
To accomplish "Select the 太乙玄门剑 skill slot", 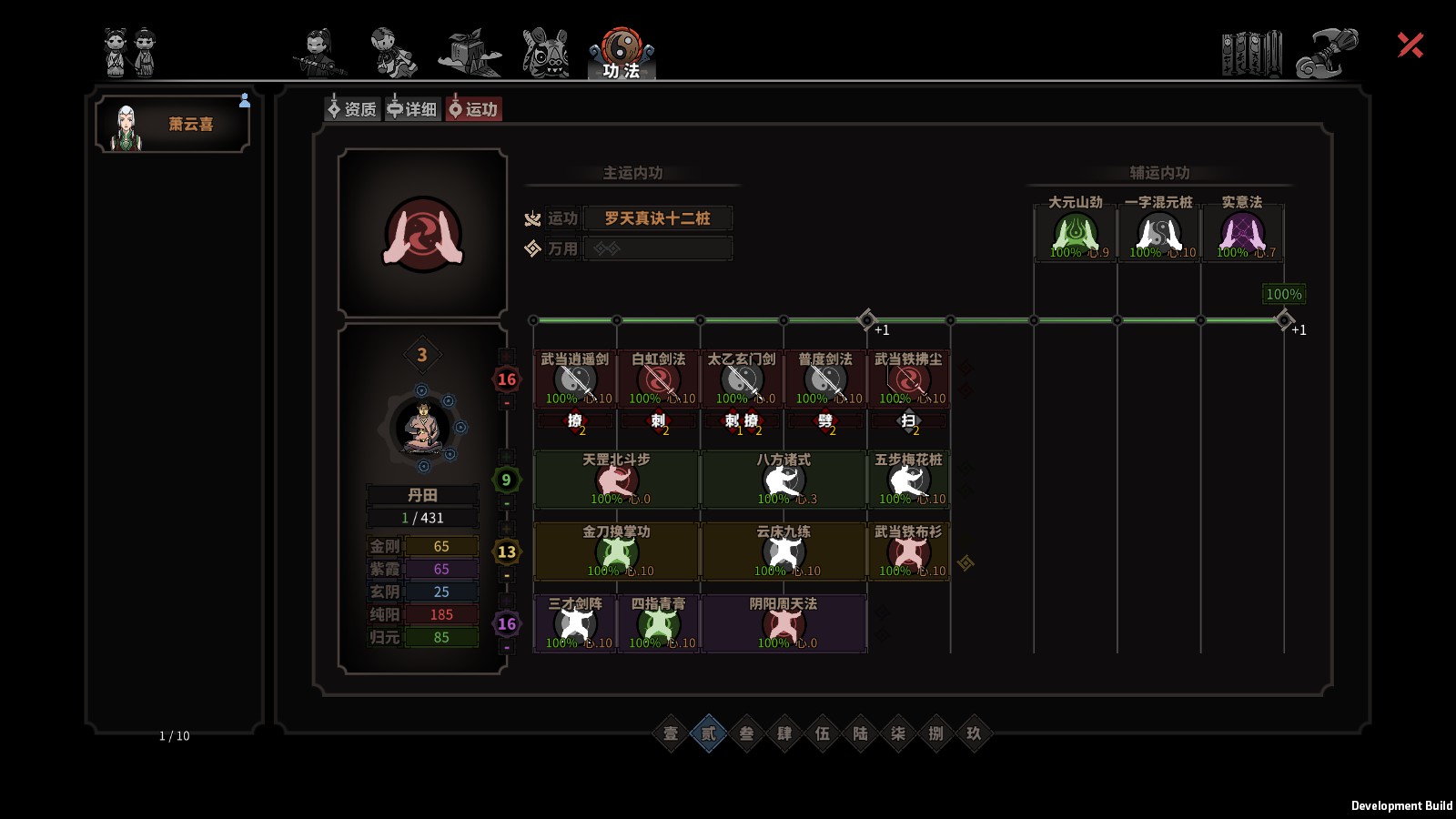I will coord(742,379).
